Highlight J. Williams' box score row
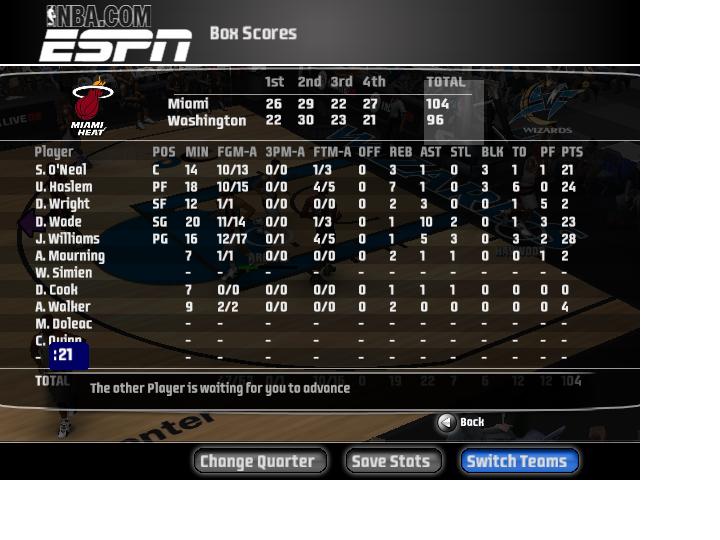Image resolution: width=720 pixels, height=540 pixels. pos(67,239)
